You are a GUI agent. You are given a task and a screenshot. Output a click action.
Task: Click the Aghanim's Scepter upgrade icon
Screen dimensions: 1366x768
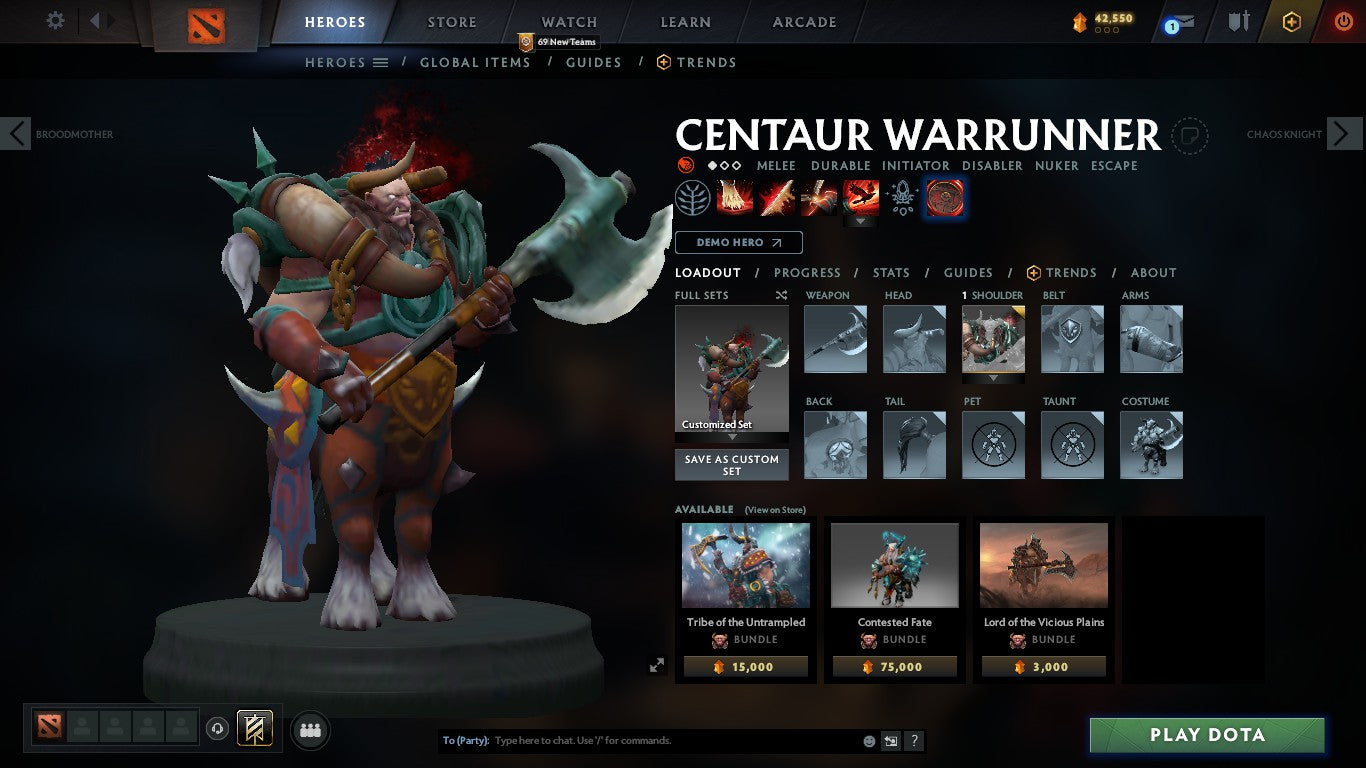click(x=902, y=197)
